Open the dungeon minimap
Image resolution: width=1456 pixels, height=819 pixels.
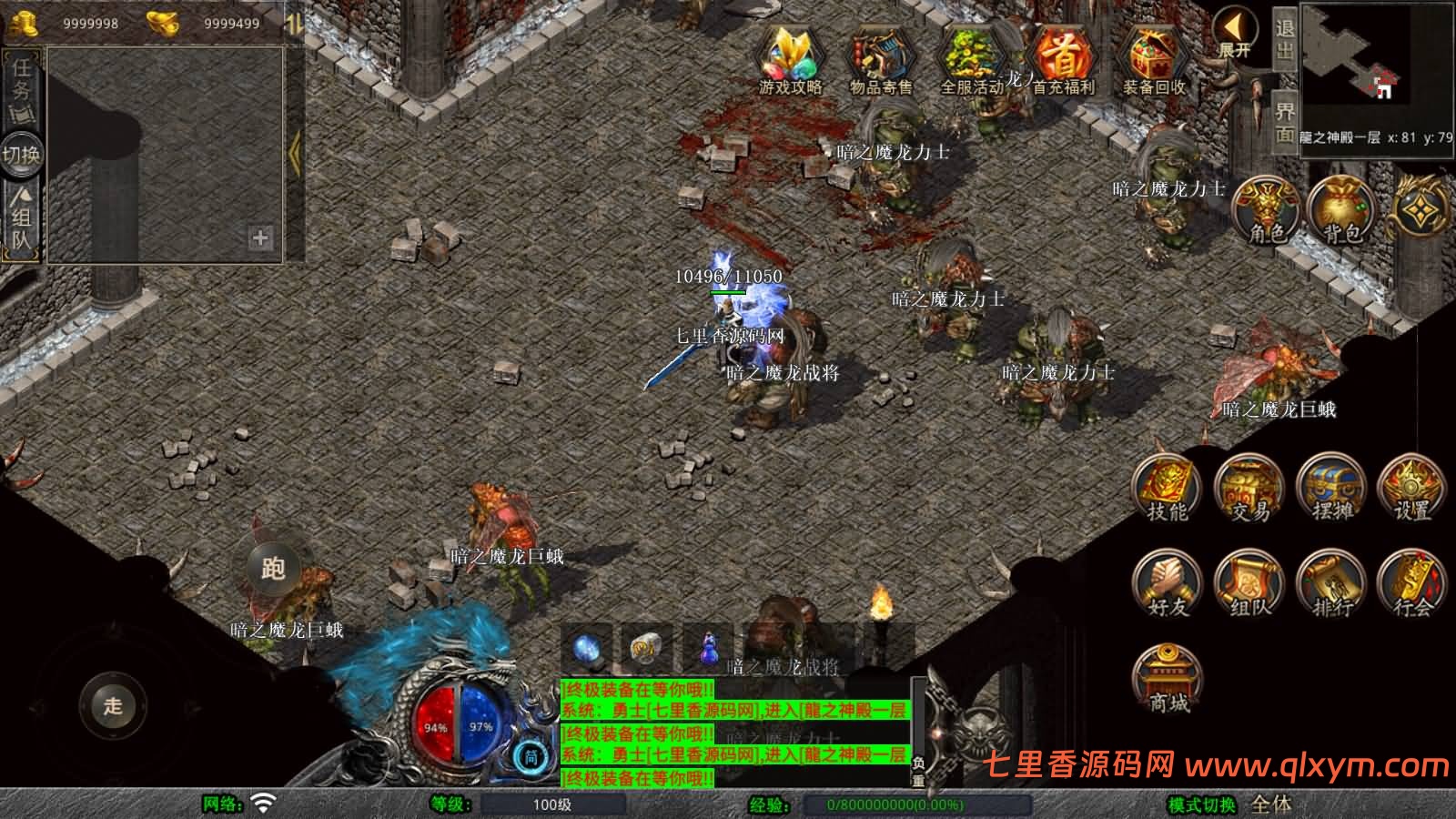point(1376,68)
